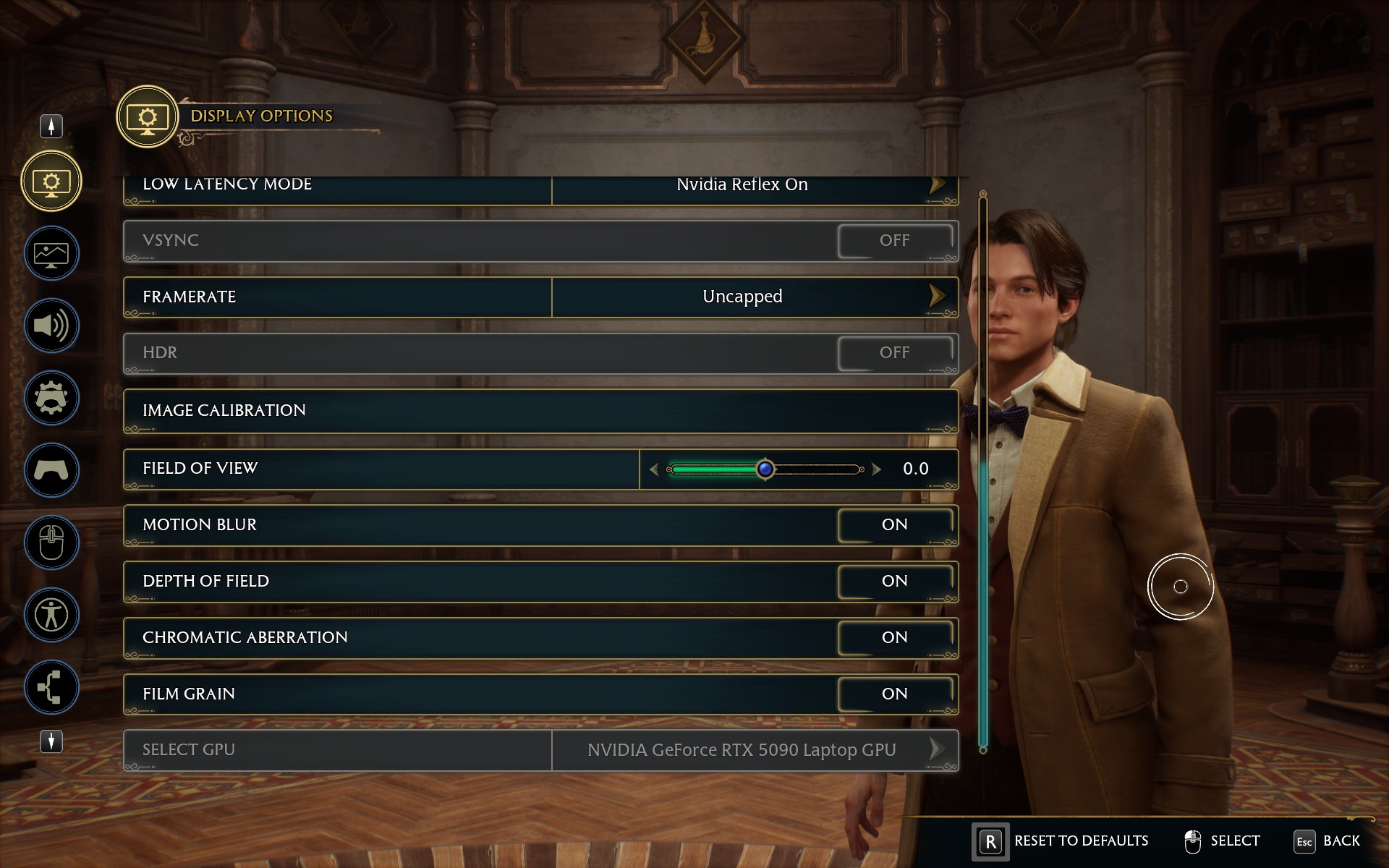Screen dimensions: 1389x868
Task: Open the Controller options tab
Action: (51, 470)
